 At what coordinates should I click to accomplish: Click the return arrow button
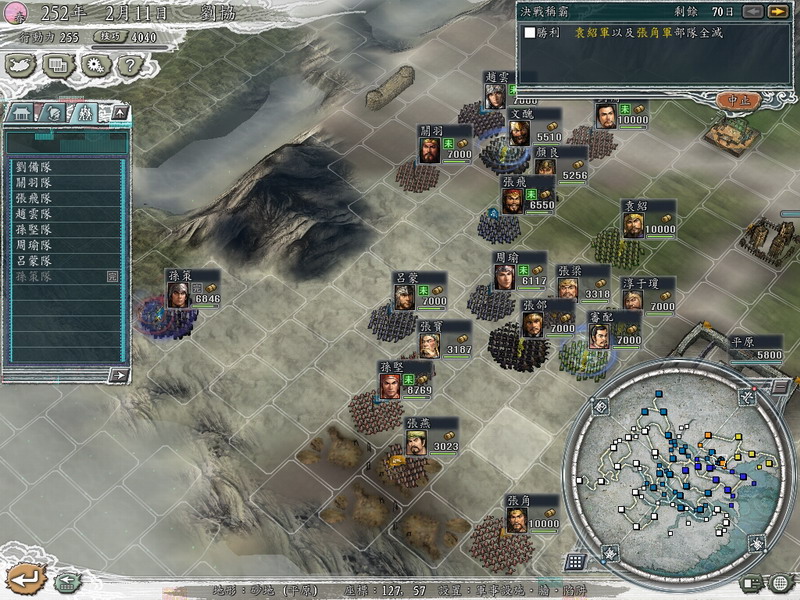point(24,577)
